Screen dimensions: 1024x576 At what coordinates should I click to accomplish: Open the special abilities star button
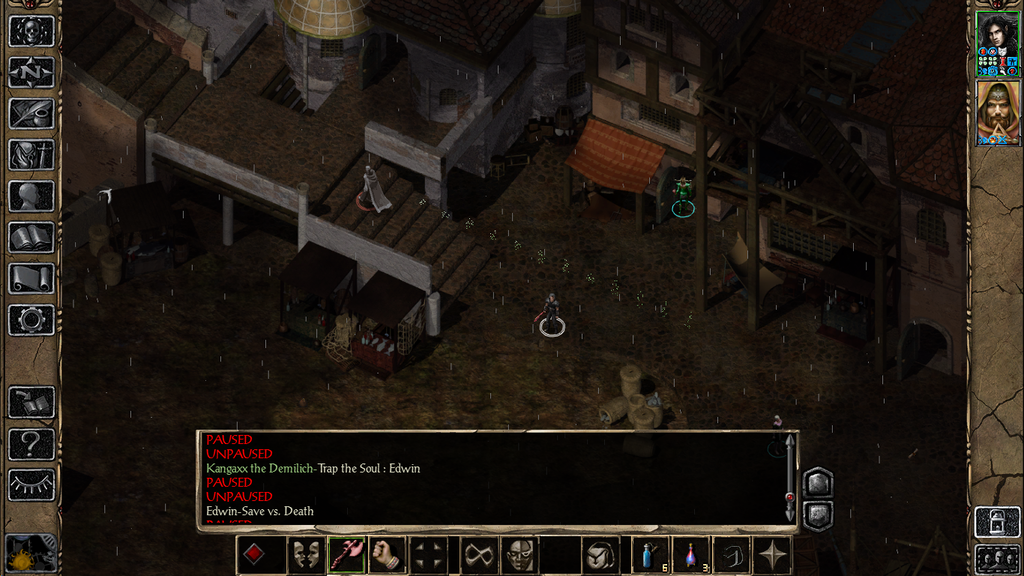773,555
